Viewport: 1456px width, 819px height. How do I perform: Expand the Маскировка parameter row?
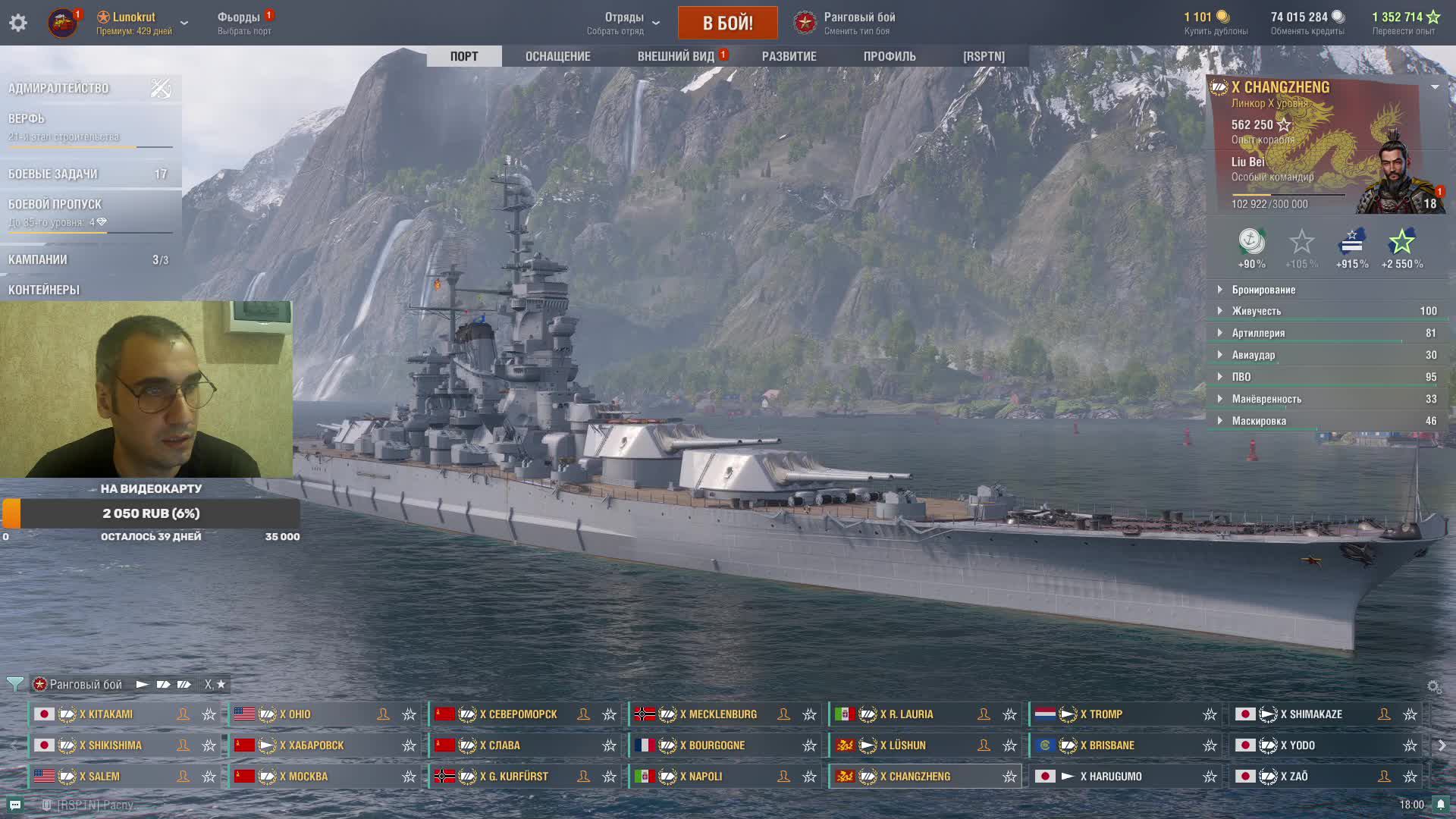coord(1258,421)
